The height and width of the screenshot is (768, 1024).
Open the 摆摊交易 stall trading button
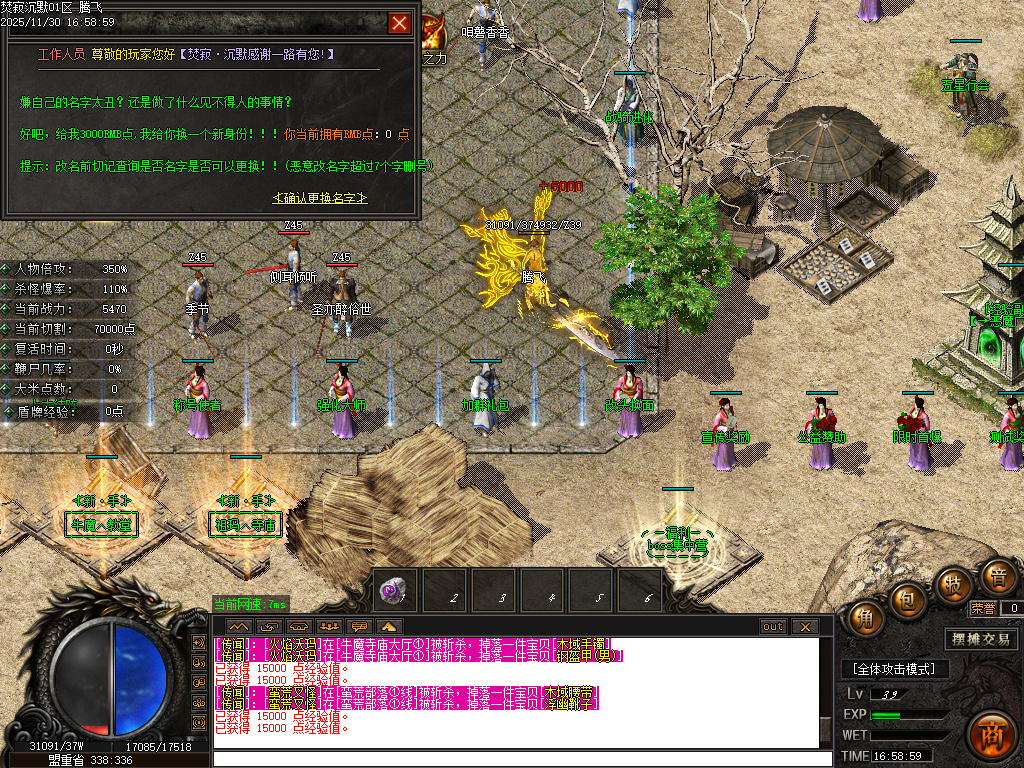(x=980, y=639)
